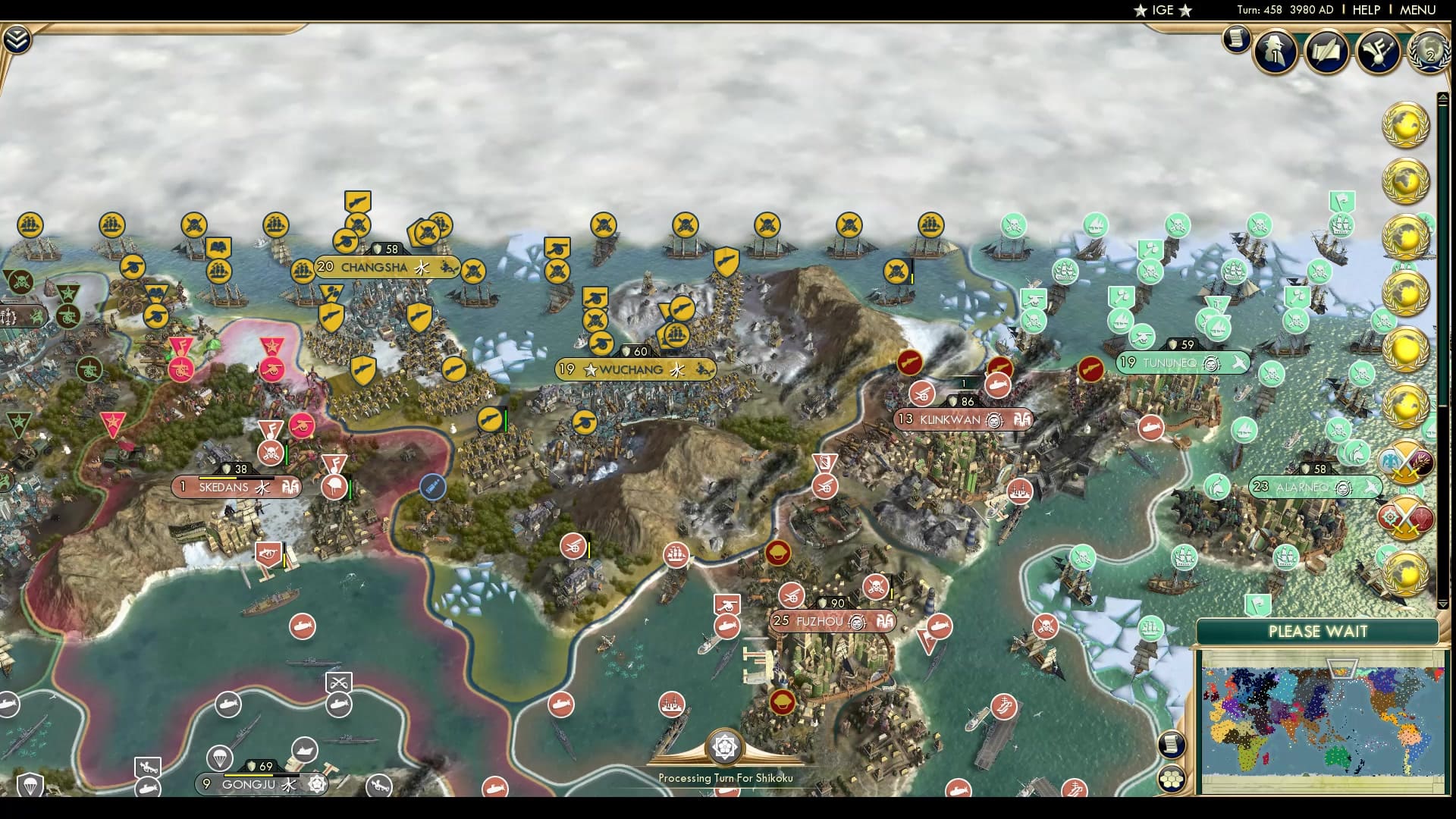The width and height of the screenshot is (1456, 819).
Task: Click the capital star on the Wuchang banner
Action: [591, 371]
